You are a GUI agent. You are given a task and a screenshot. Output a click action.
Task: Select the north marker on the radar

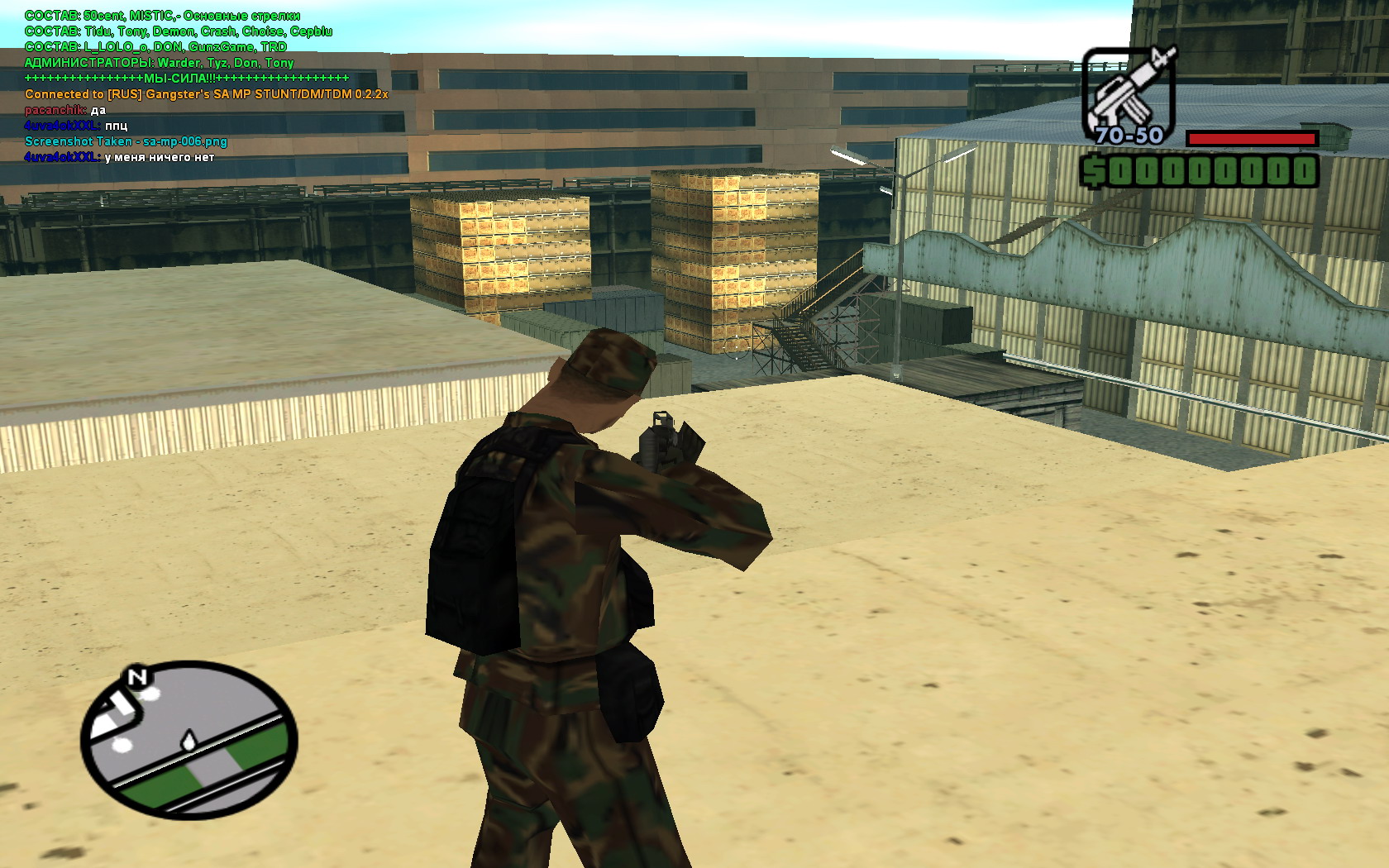136,679
